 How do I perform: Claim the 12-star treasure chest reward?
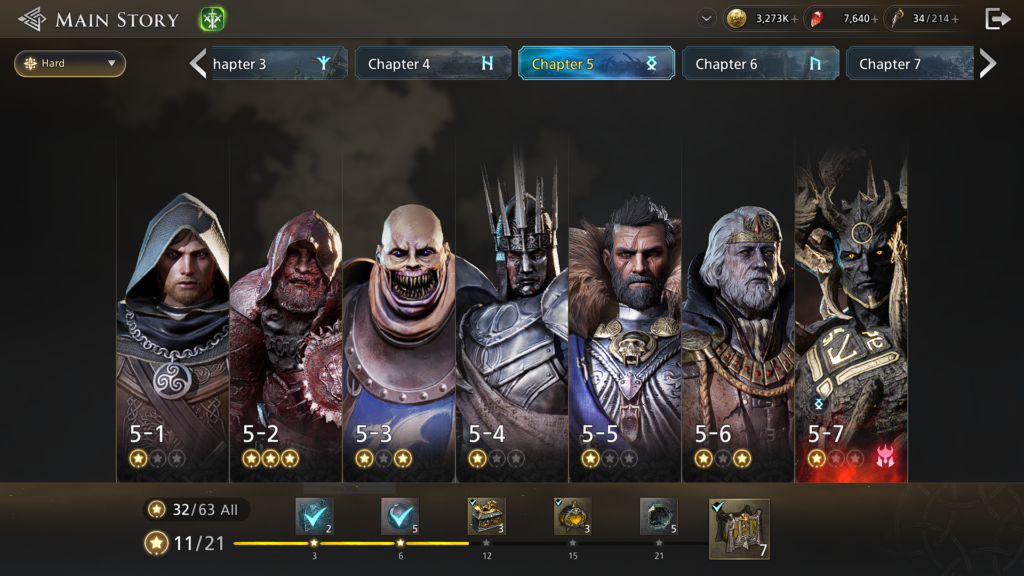pos(487,516)
